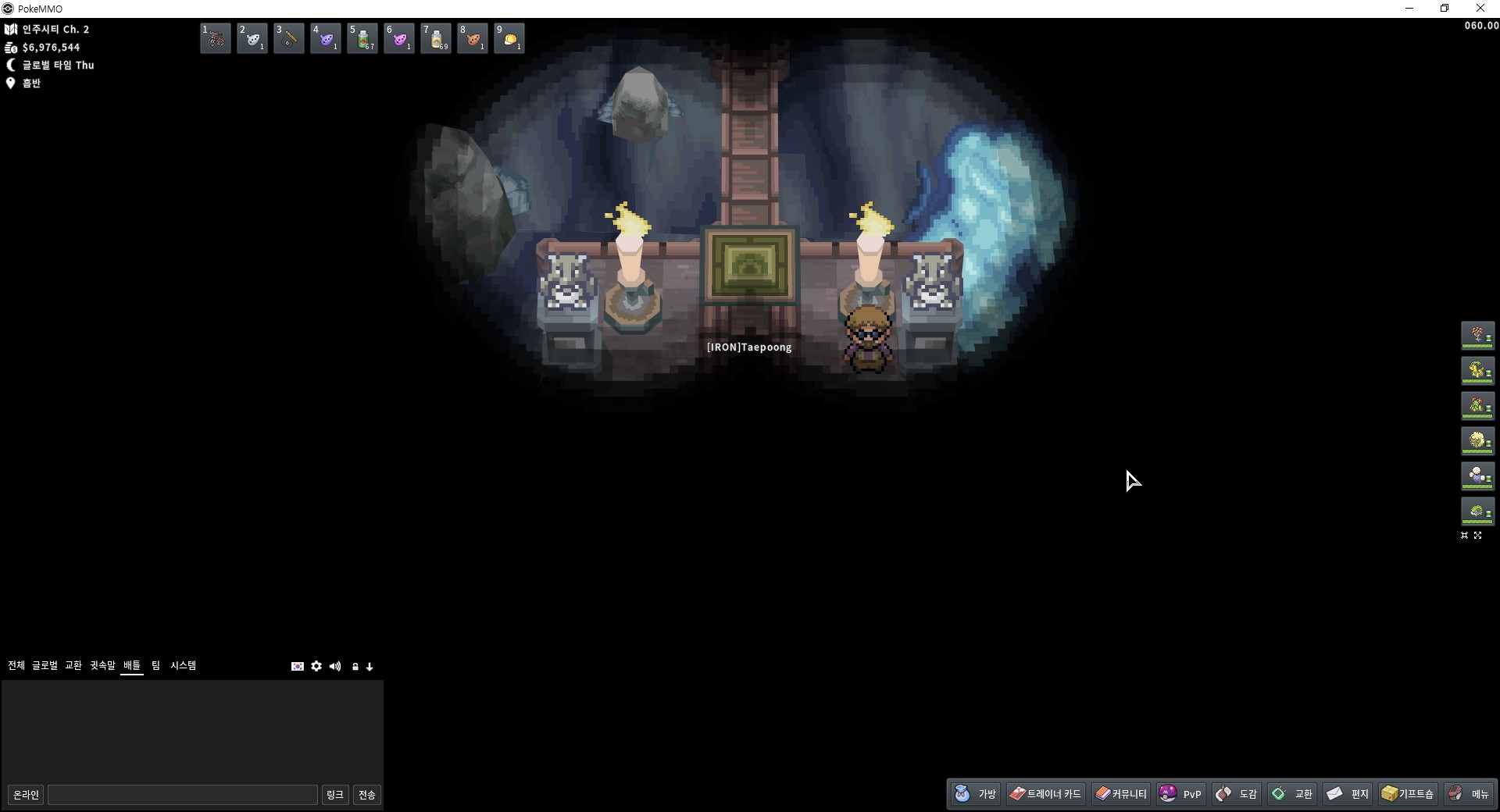Open the 메뉴 main menu
Screen dimensions: 1500x812
click(x=1470, y=794)
